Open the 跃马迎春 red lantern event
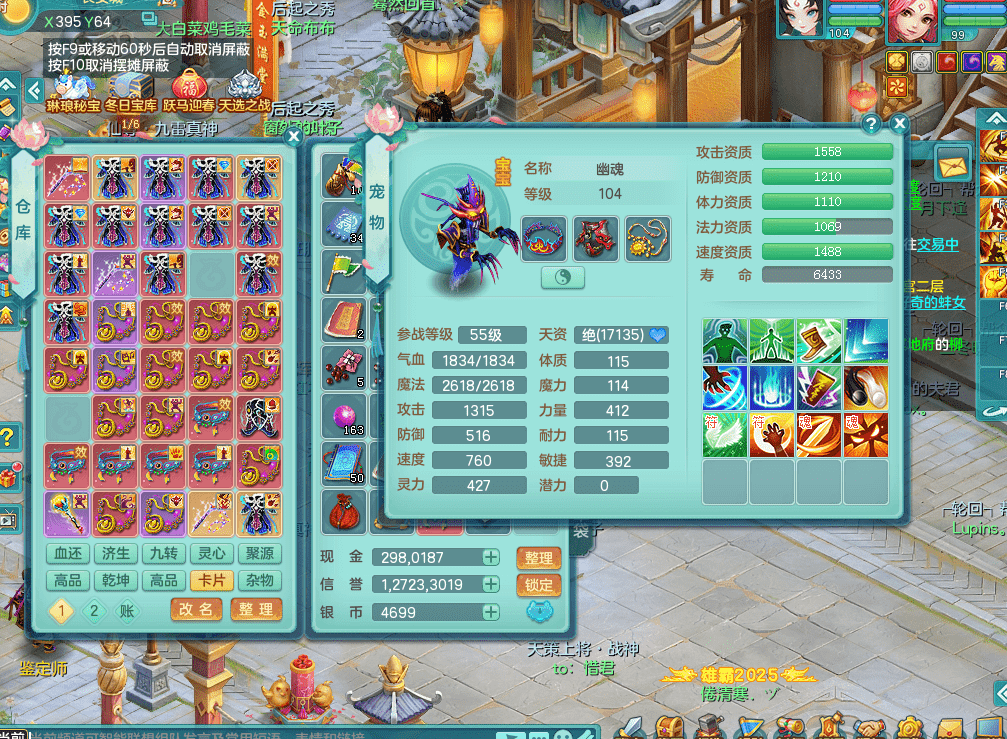The image size is (1007, 739). coord(189,91)
